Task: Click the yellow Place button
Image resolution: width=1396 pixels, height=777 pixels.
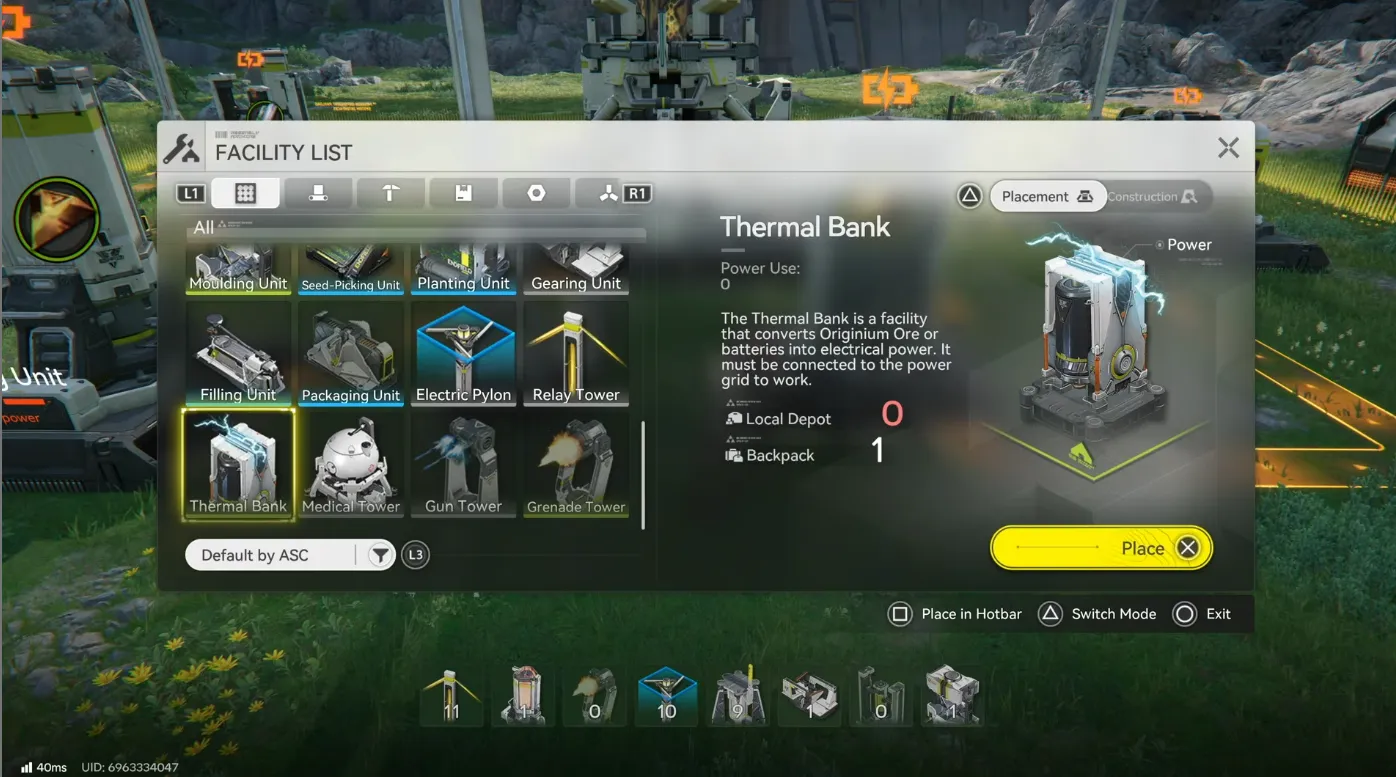Action: (x=1101, y=548)
